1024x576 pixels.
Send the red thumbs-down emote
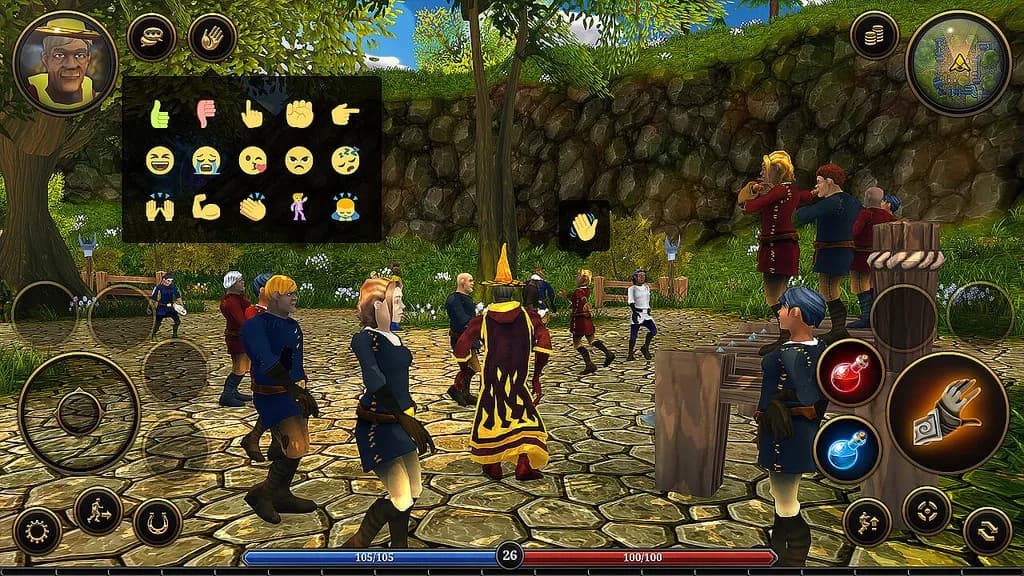206,114
